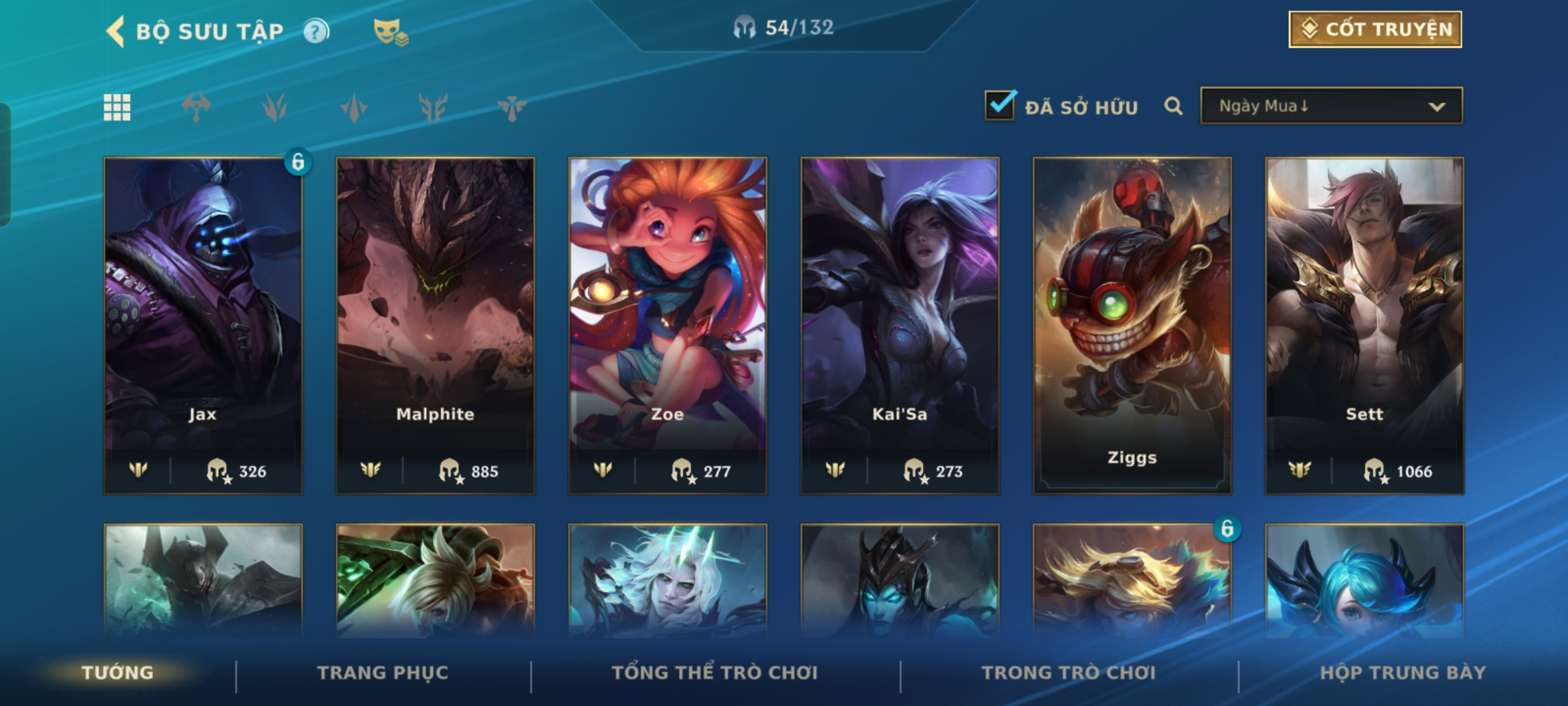The height and width of the screenshot is (706, 1568).
Task: Switch to the Trong Trò Chơi tab
Action: pyautogui.click(x=1069, y=673)
